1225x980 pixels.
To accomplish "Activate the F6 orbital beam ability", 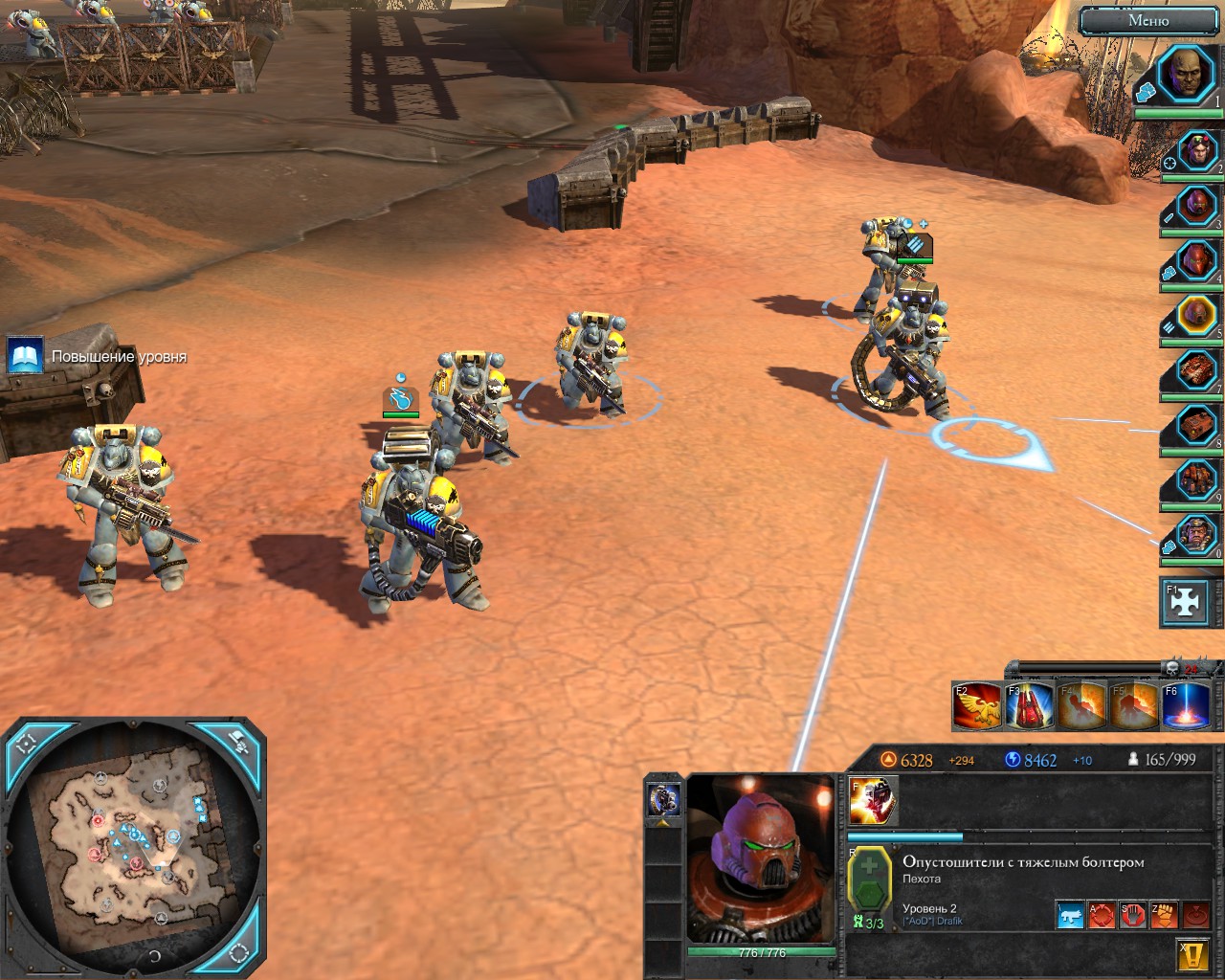I will coord(1185,705).
